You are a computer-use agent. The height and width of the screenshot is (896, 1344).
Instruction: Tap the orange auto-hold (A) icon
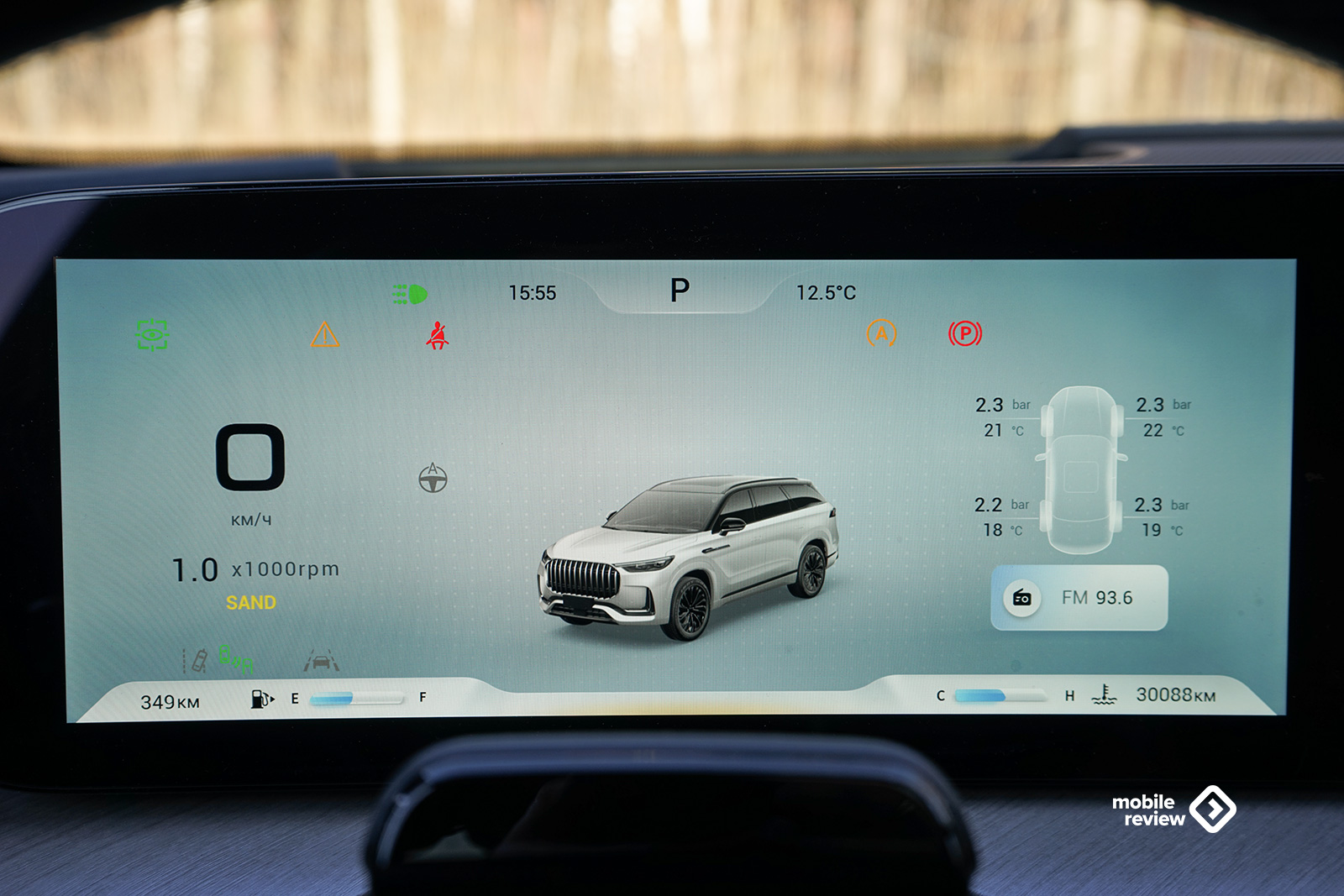(x=881, y=334)
